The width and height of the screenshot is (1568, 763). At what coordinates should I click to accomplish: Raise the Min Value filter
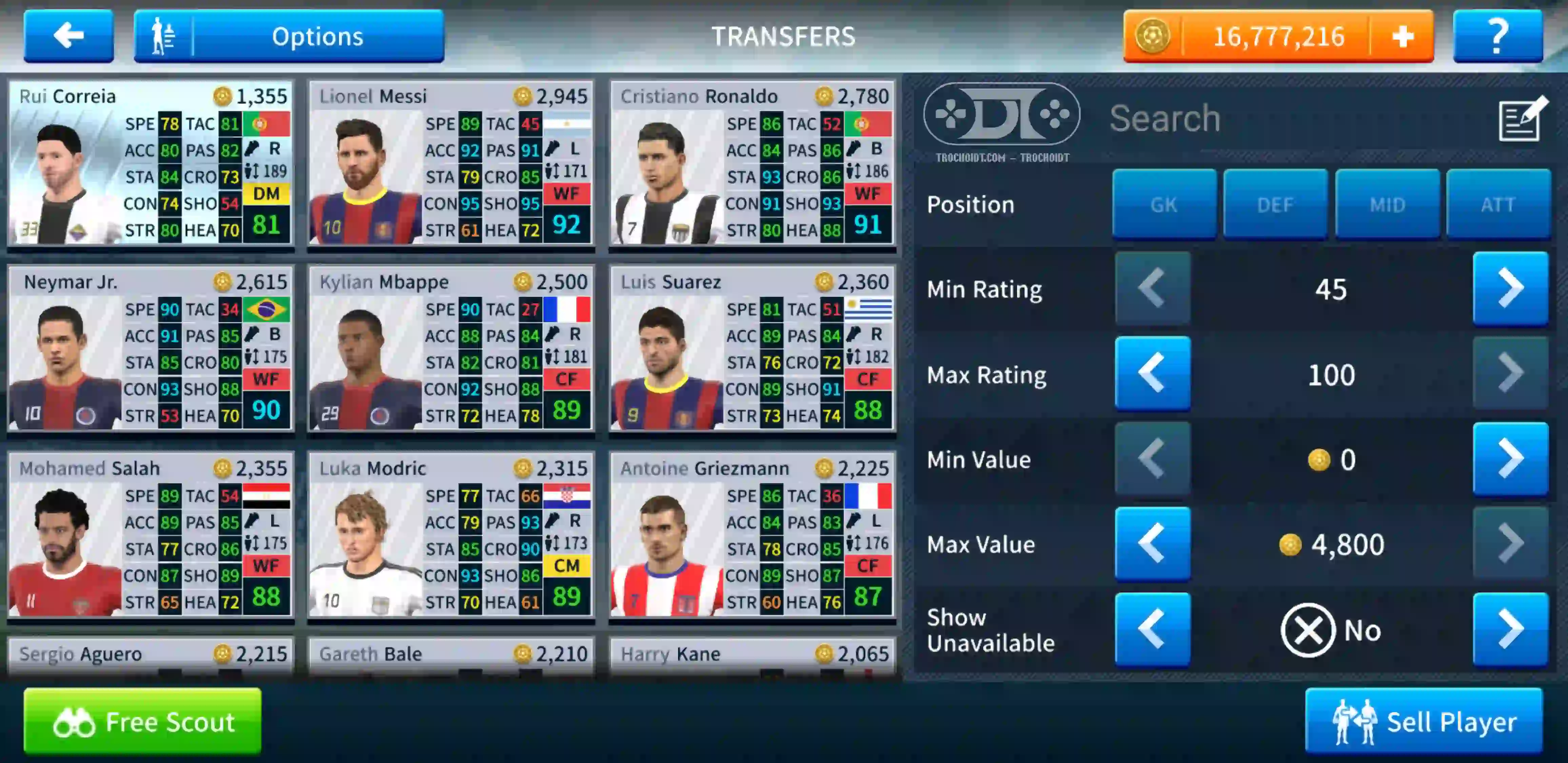coord(1510,459)
